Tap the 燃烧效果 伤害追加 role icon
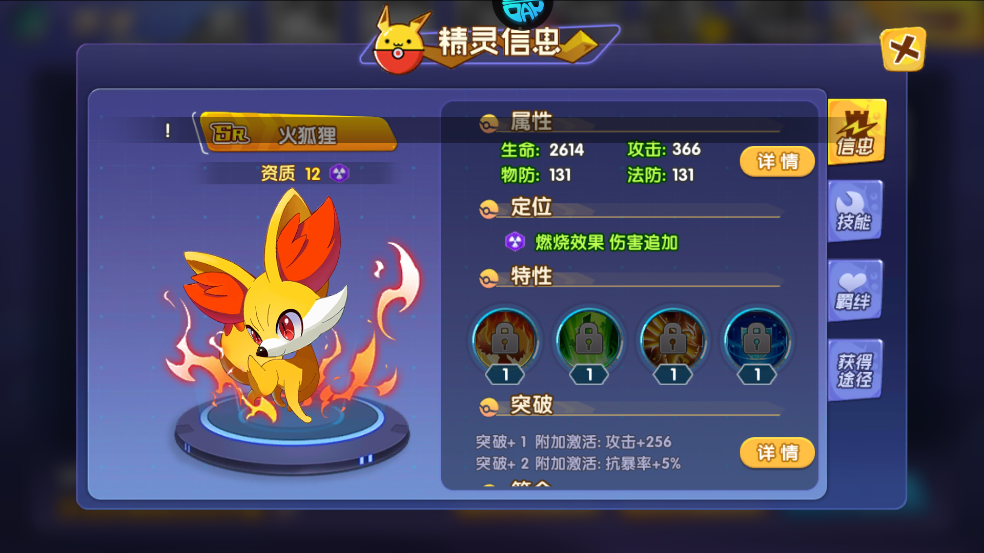The height and width of the screenshot is (553, 984). click(x=515, y=242)
